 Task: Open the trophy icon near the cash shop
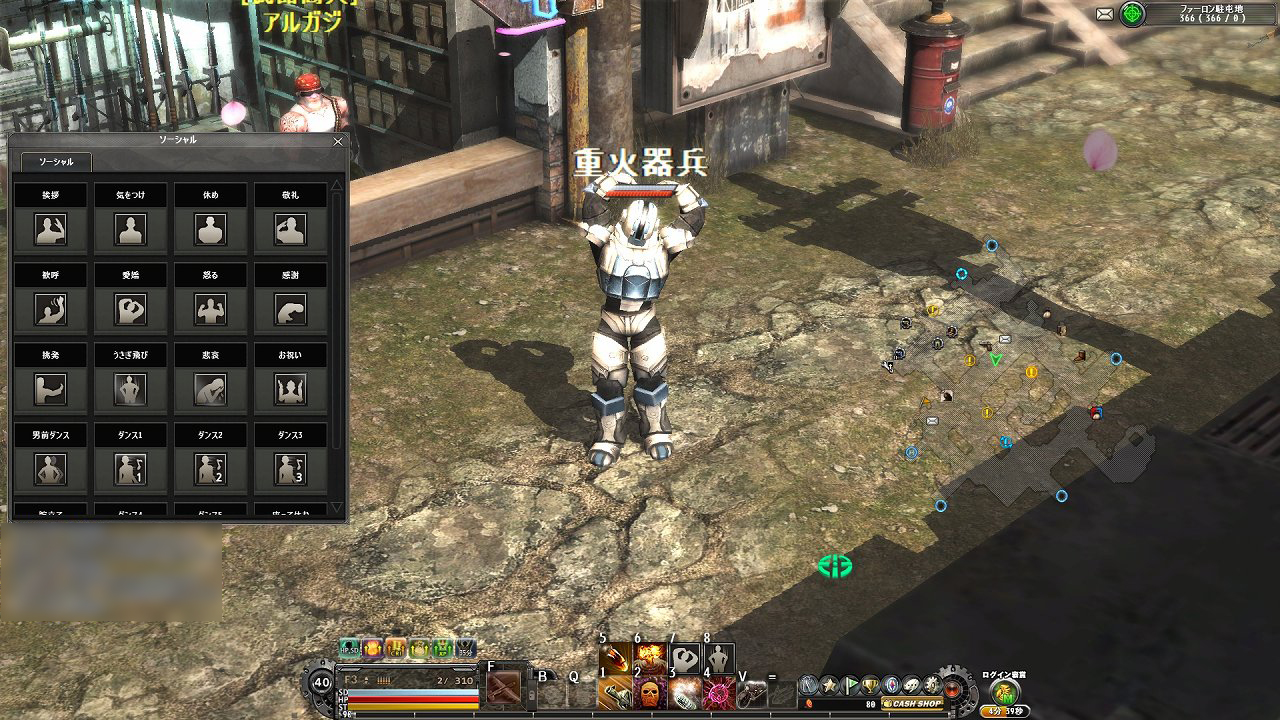[870, 686]
